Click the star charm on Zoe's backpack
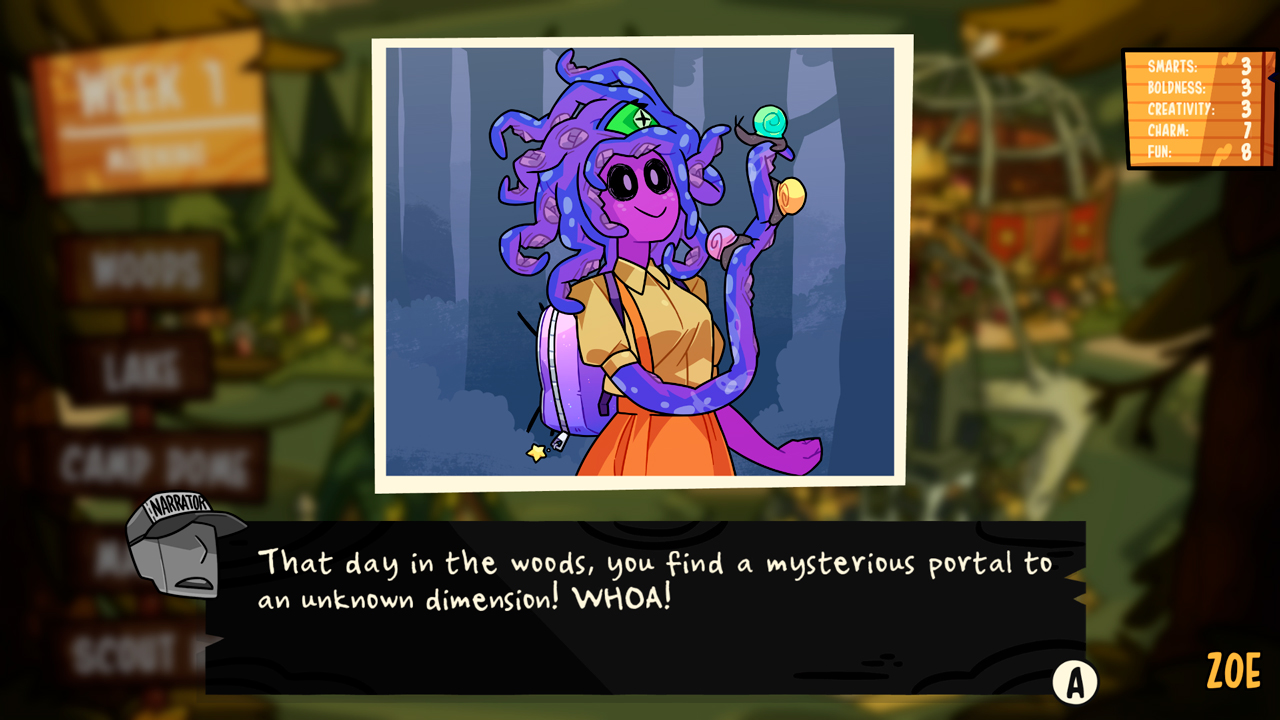The height and width of the screenshot is (720, 1280). tap(536, 454)
